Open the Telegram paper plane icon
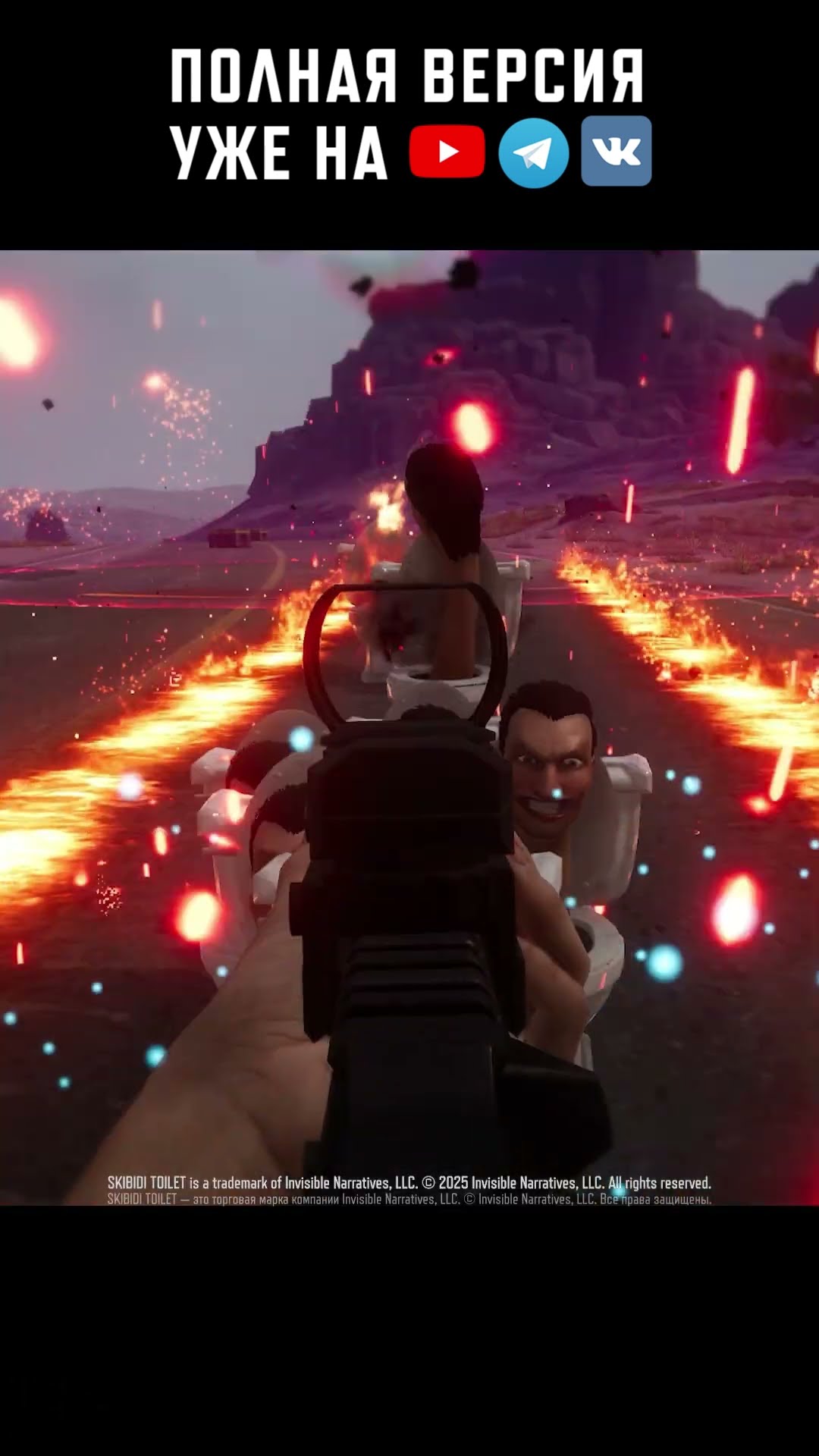Image resolution: width=819 pixels, height=1456 pixels. coord(533,152)
